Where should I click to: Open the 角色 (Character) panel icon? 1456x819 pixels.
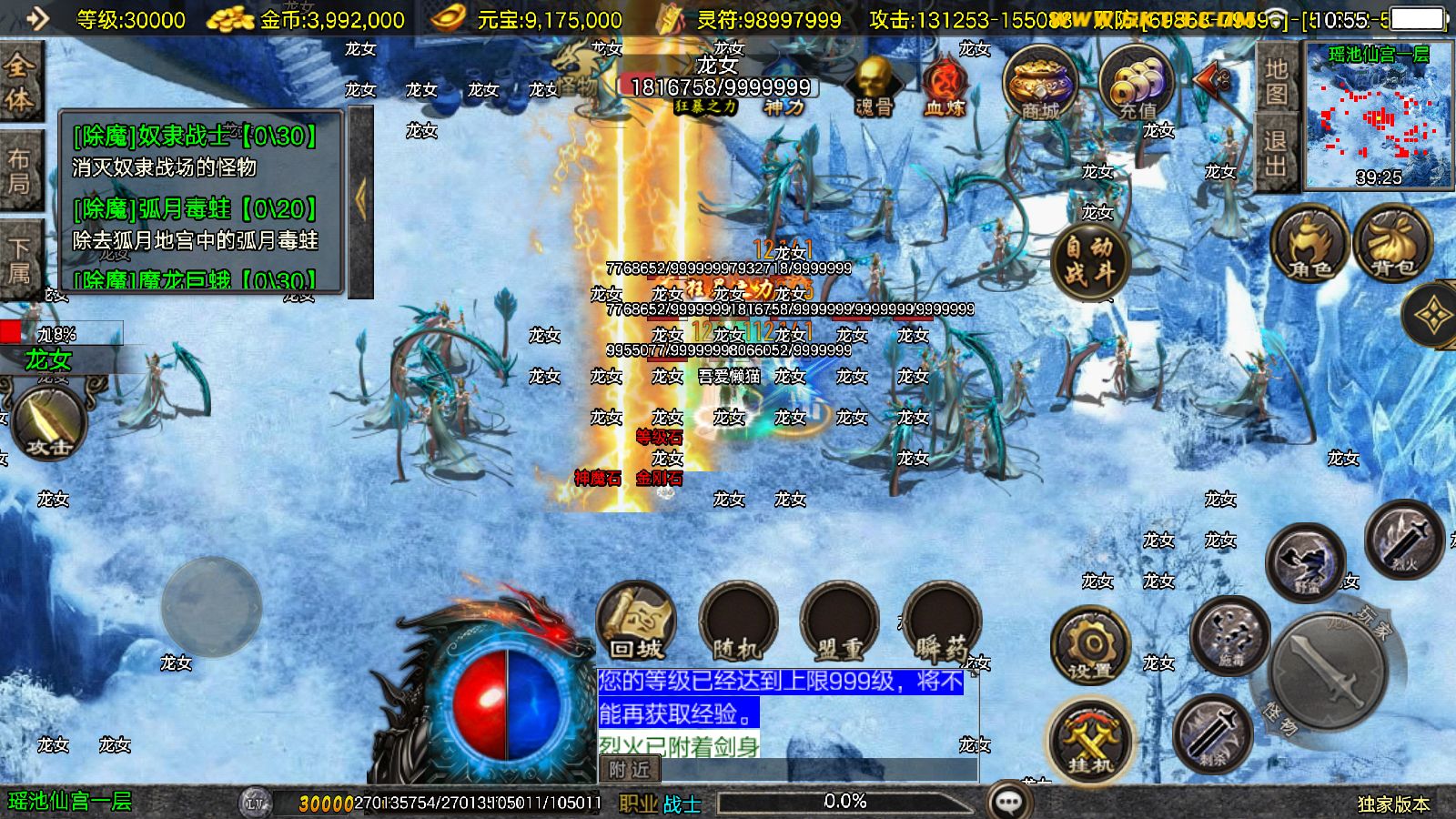coord(1308,241)
